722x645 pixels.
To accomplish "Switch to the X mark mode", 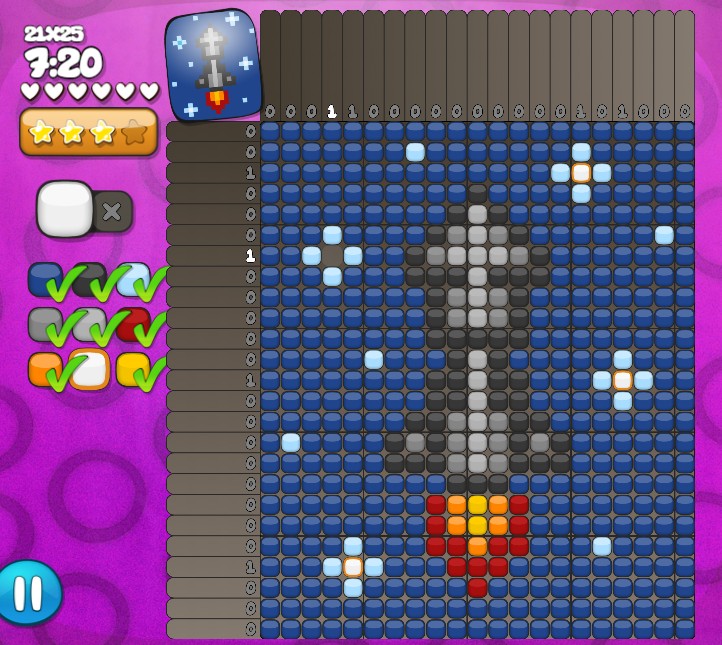I will (x=112, y=211).
